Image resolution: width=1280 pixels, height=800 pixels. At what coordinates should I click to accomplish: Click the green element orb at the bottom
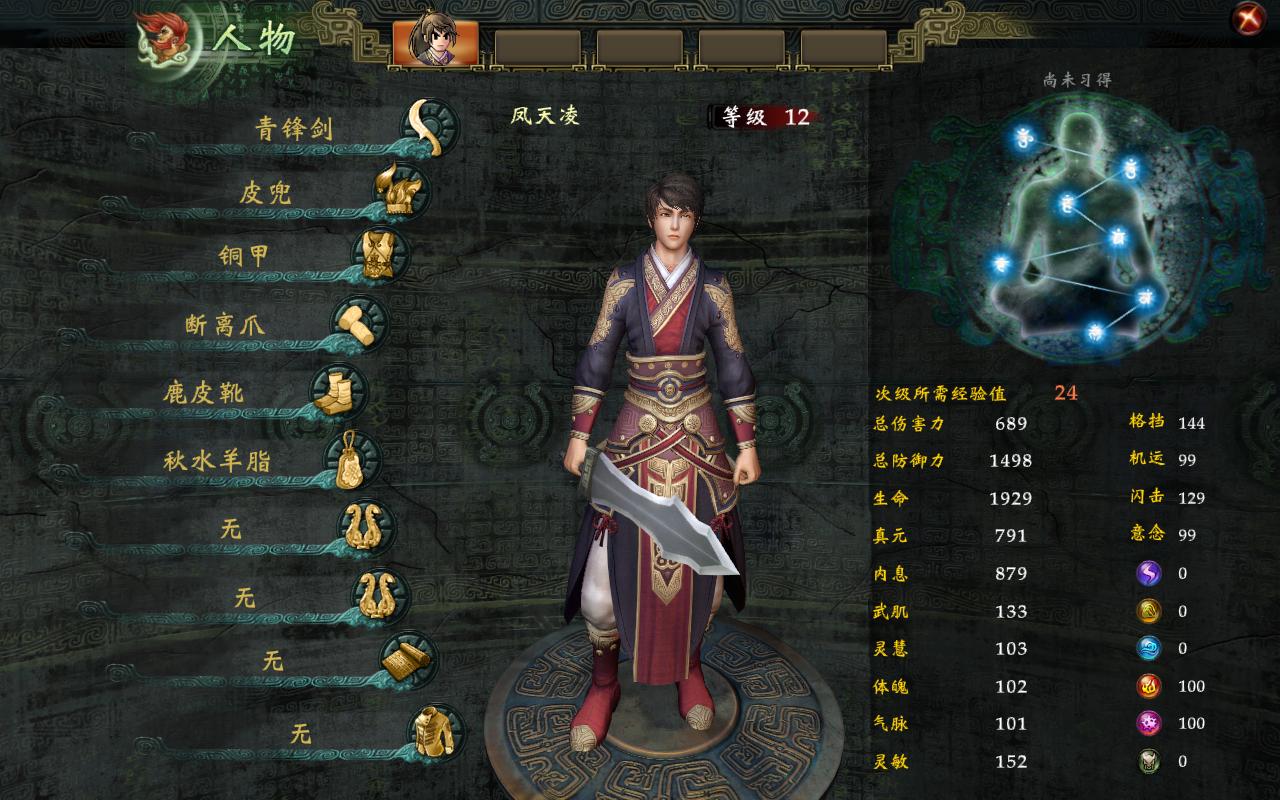pyautogui.click(x=1149, y=762)
